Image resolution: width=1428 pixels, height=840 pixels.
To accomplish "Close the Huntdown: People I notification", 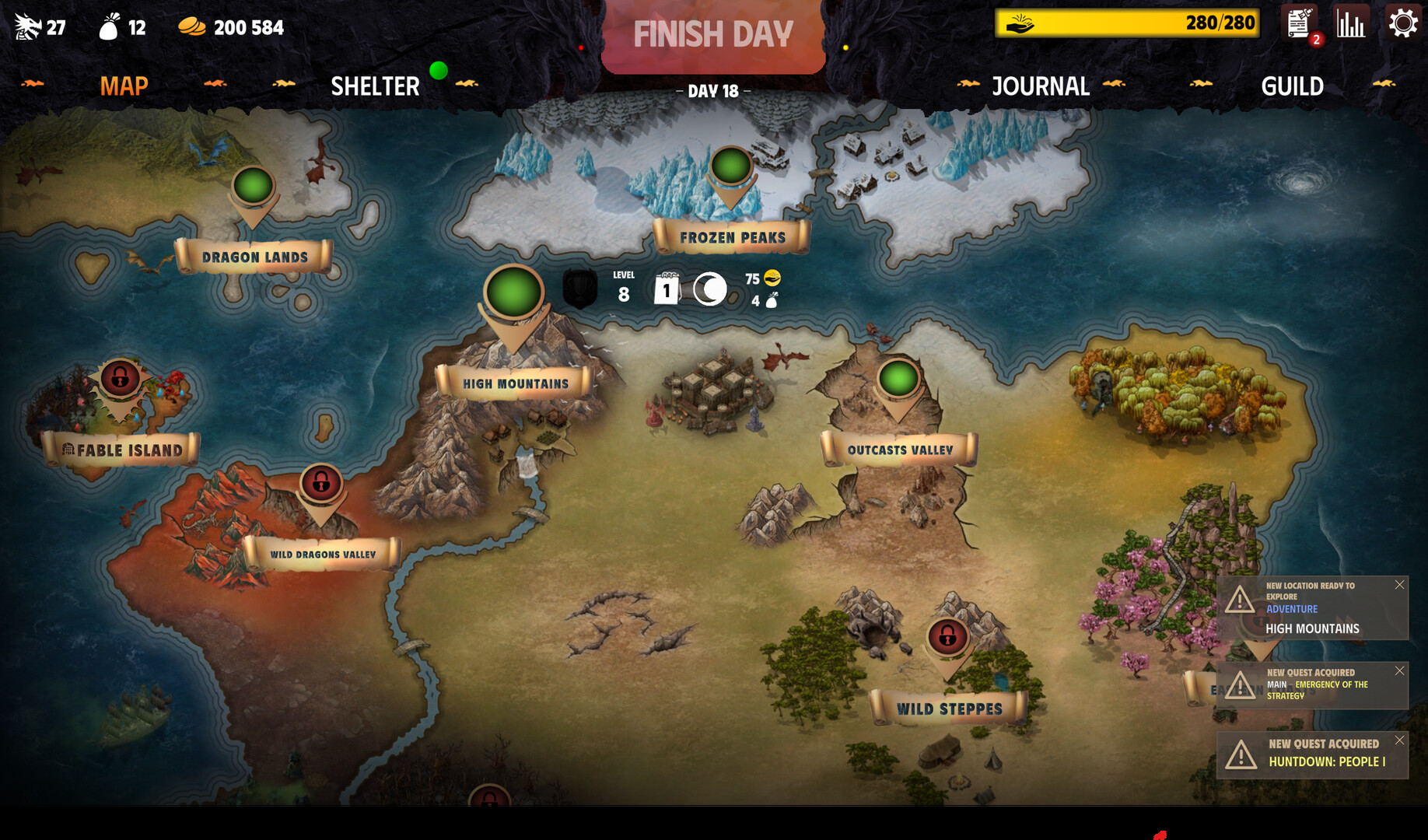I will tap(1399, 740).
